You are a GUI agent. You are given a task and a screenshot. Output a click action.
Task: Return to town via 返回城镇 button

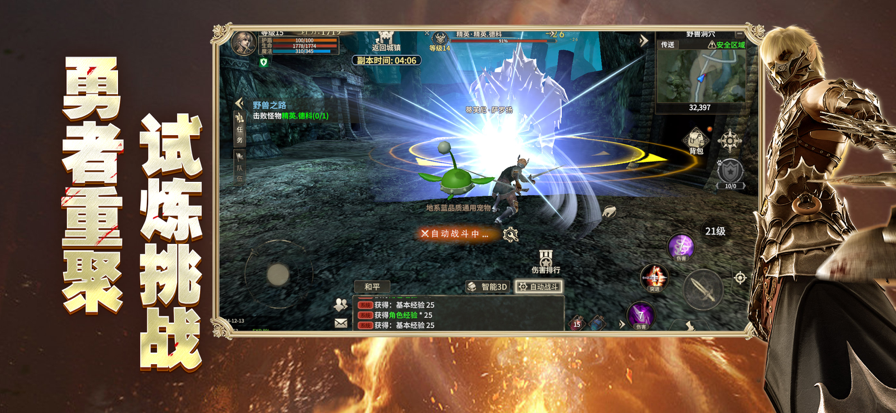(x=385, y=41)
